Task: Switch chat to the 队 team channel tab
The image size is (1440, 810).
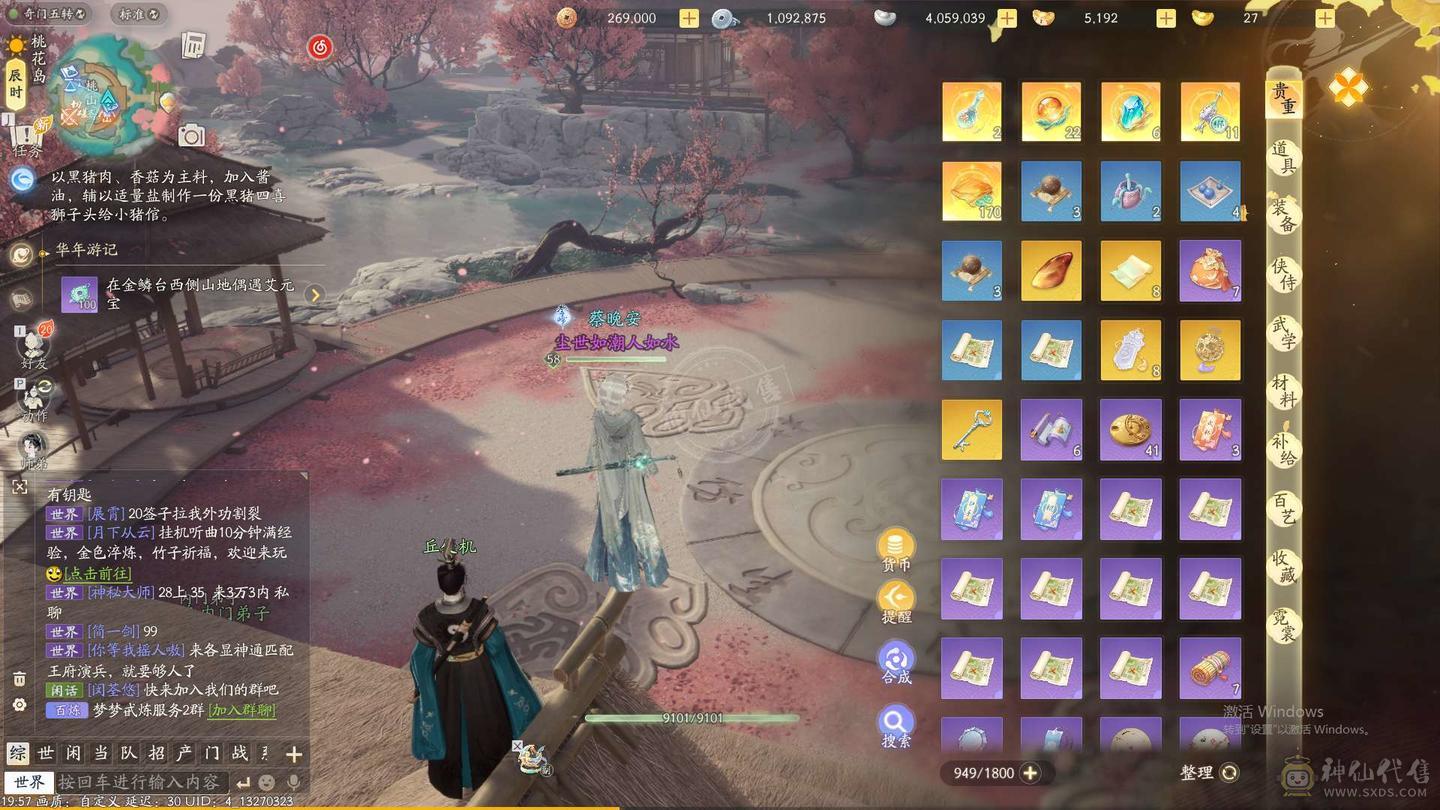Action: point(128,754)
